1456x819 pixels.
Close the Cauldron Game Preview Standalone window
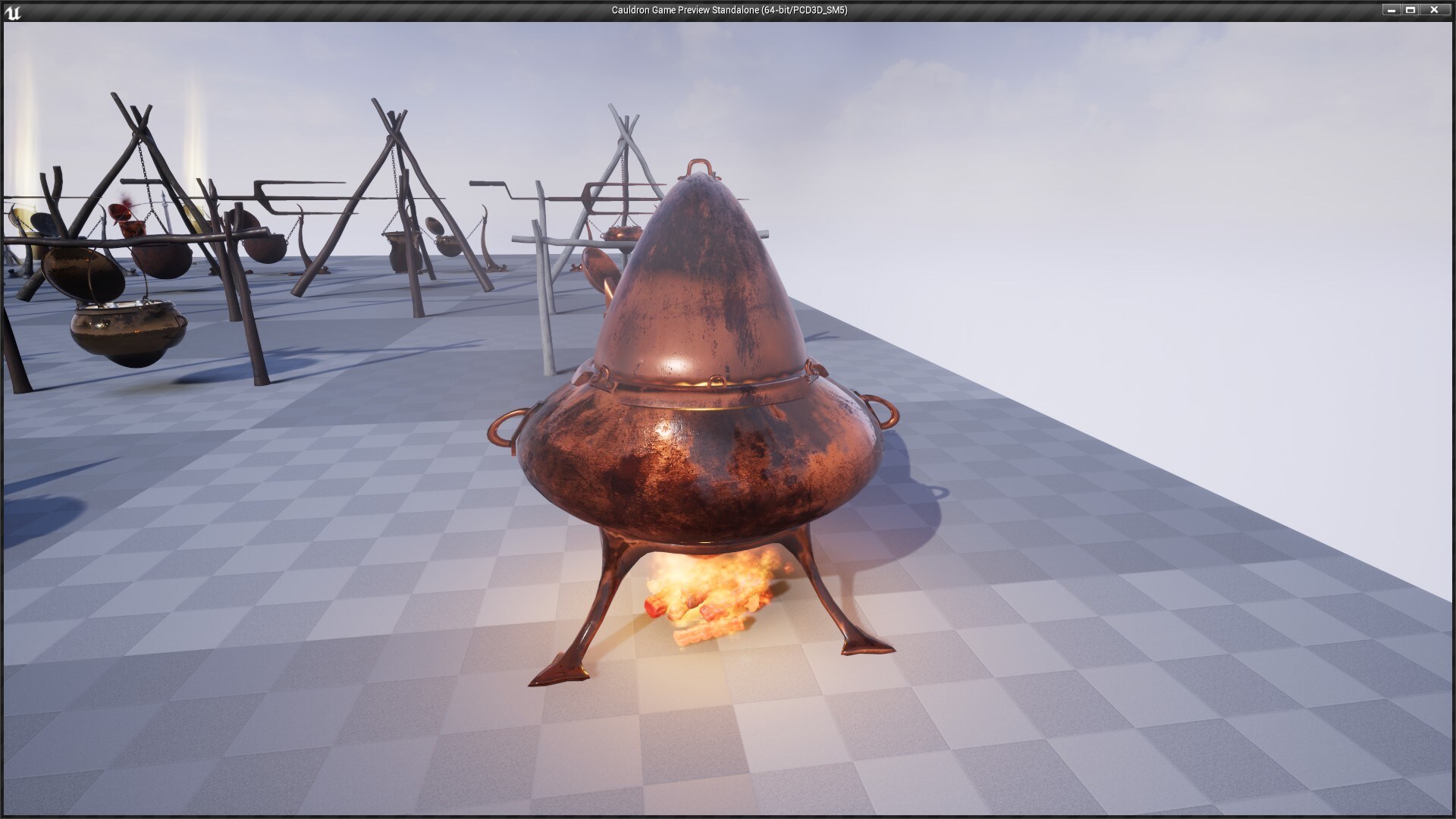point(1433,10)
